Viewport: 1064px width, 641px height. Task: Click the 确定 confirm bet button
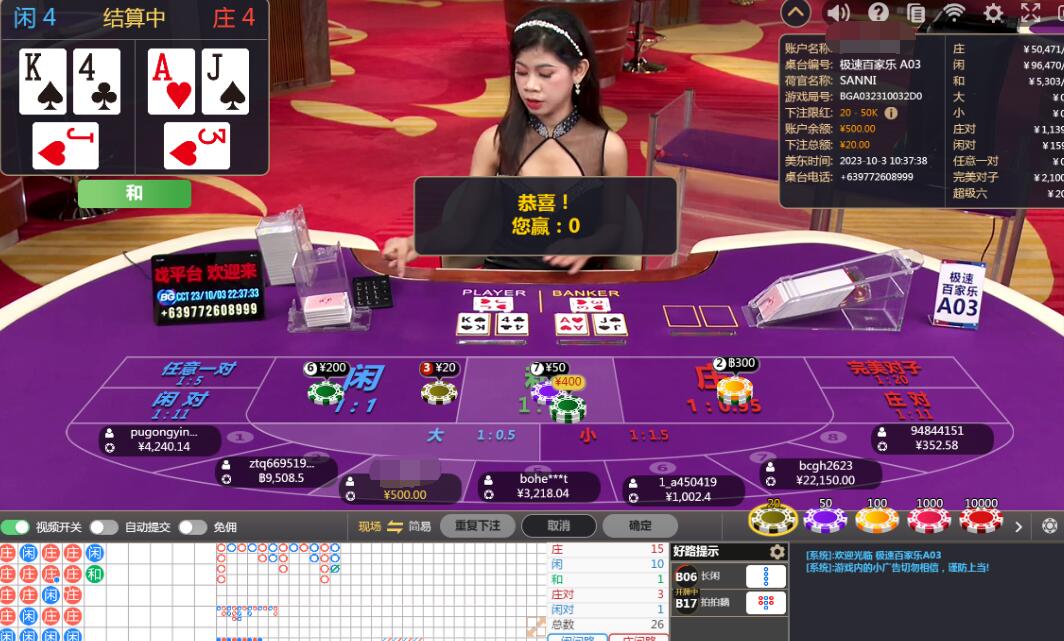click(640, 526)
